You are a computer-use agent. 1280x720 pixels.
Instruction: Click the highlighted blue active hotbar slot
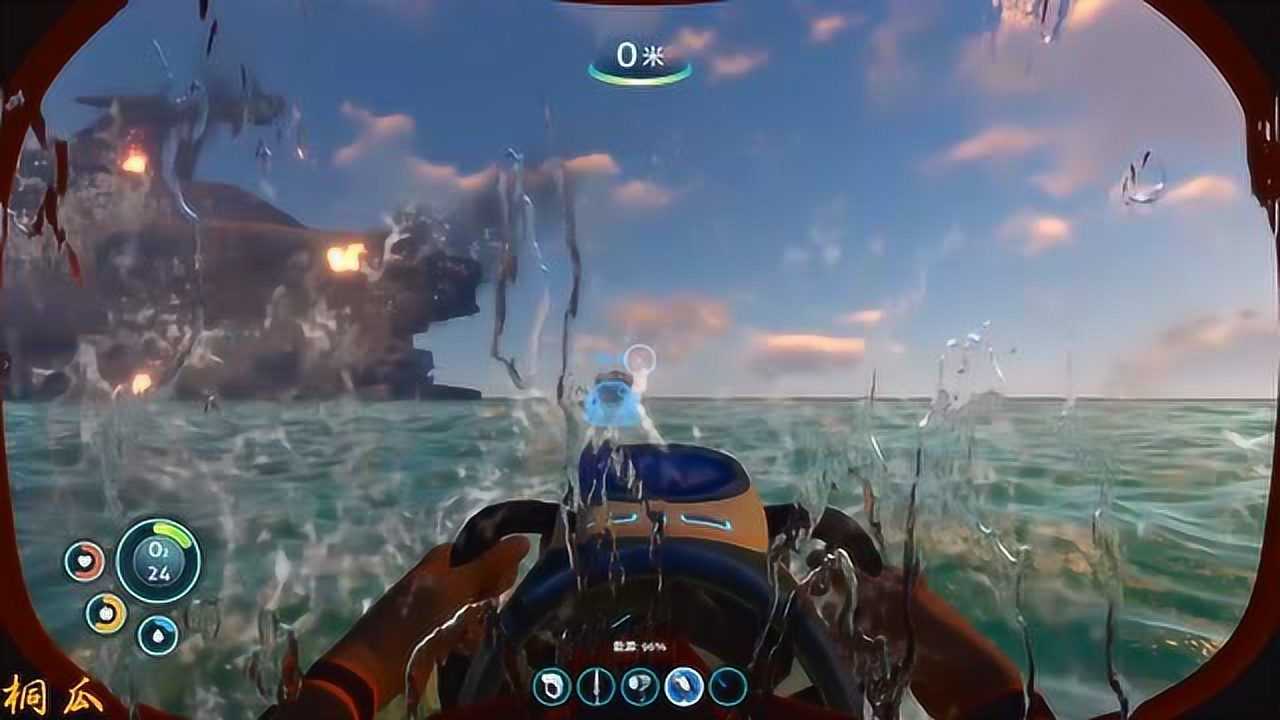pos(684,686)
